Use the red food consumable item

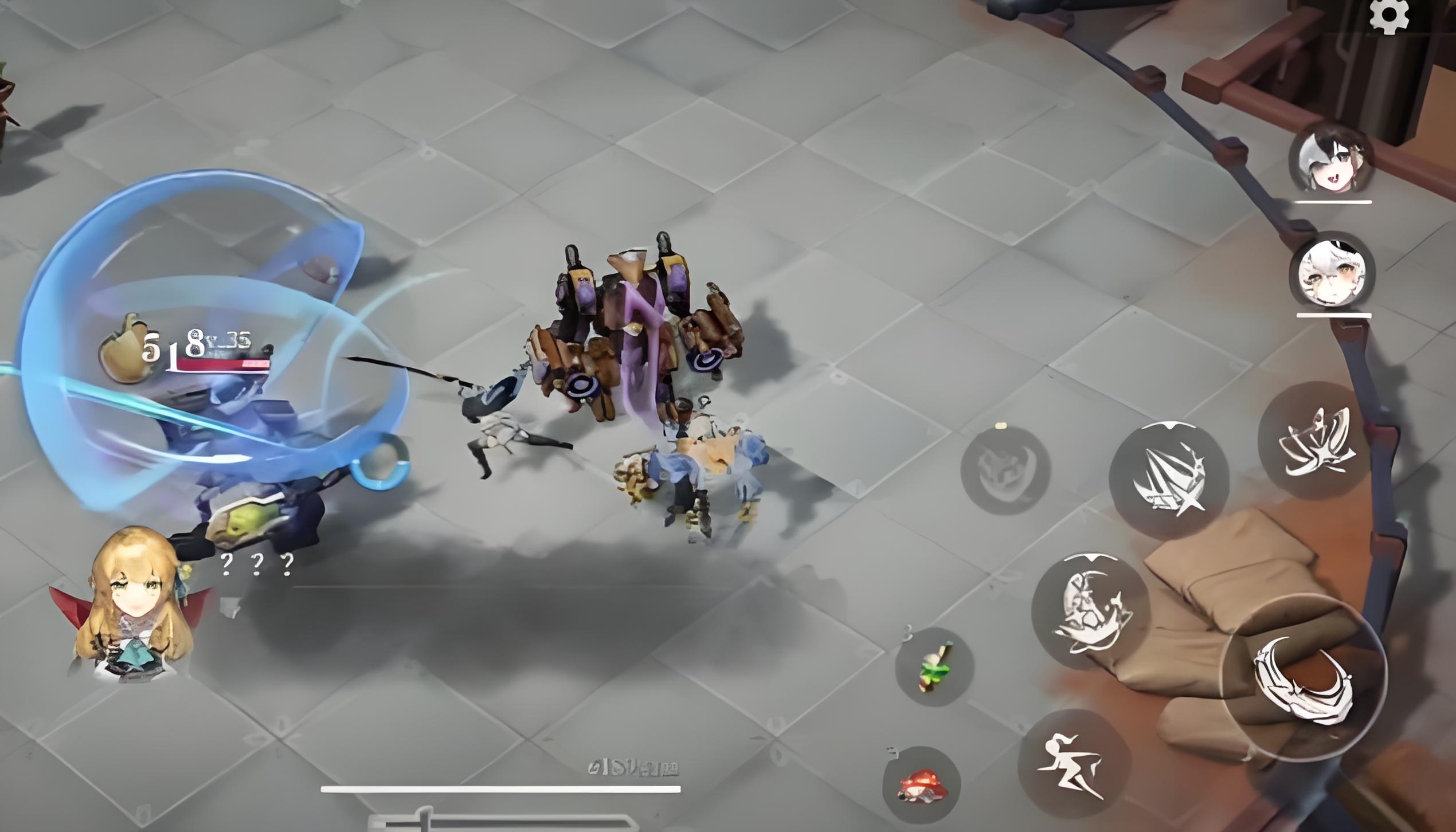click(x=922, y=785)
